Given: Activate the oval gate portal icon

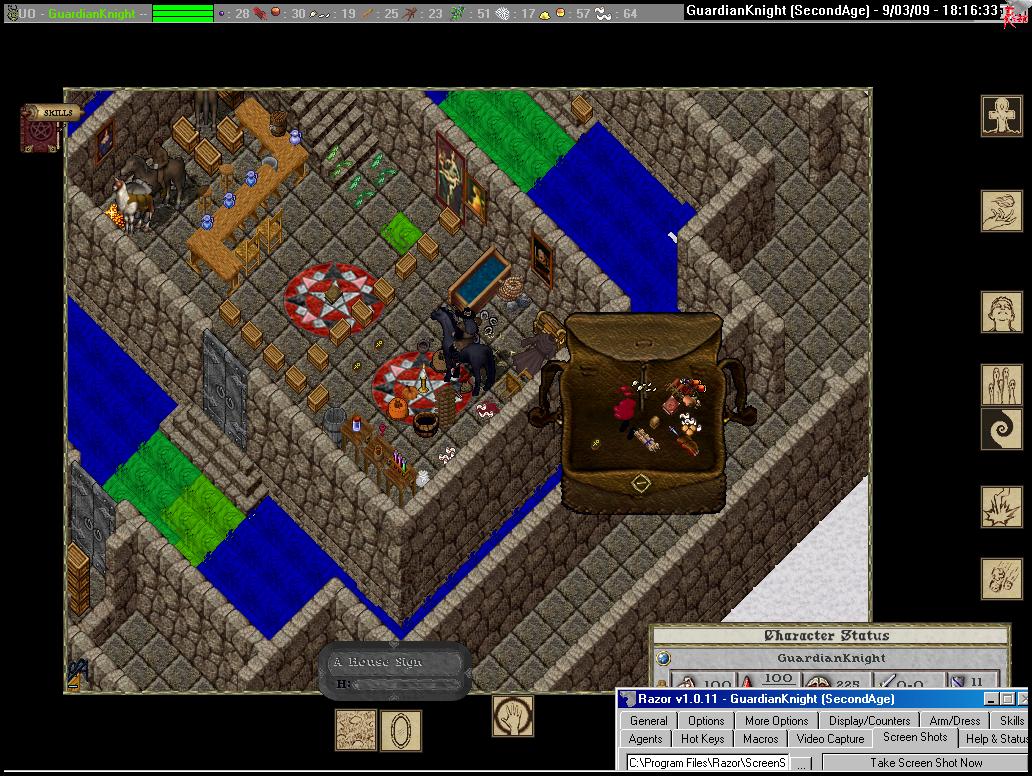Looking at the screenshot, I should click(x=400, y=730).
